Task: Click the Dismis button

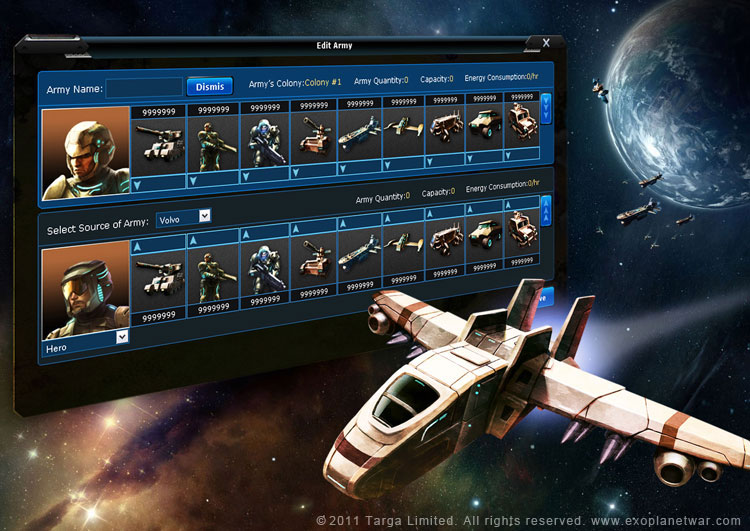Action: point(209,87)
